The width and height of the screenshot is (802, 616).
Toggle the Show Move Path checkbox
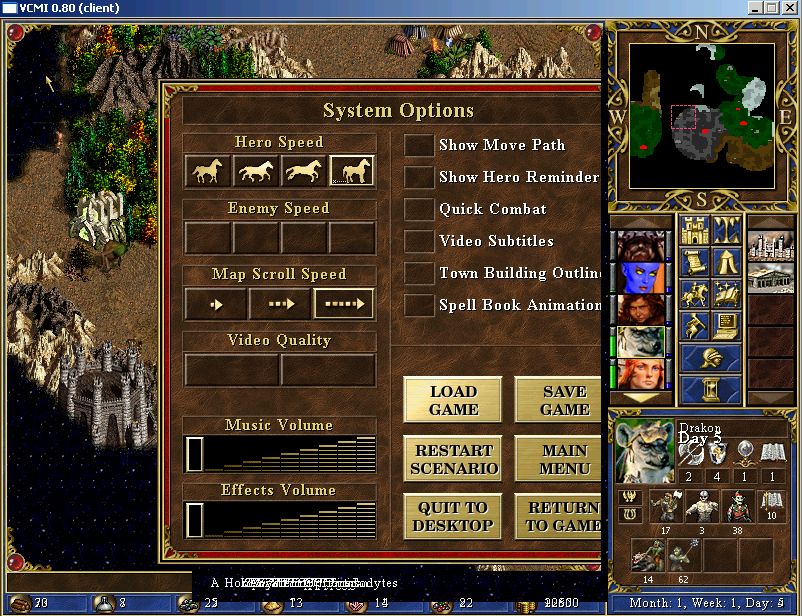tap(418, 145)
